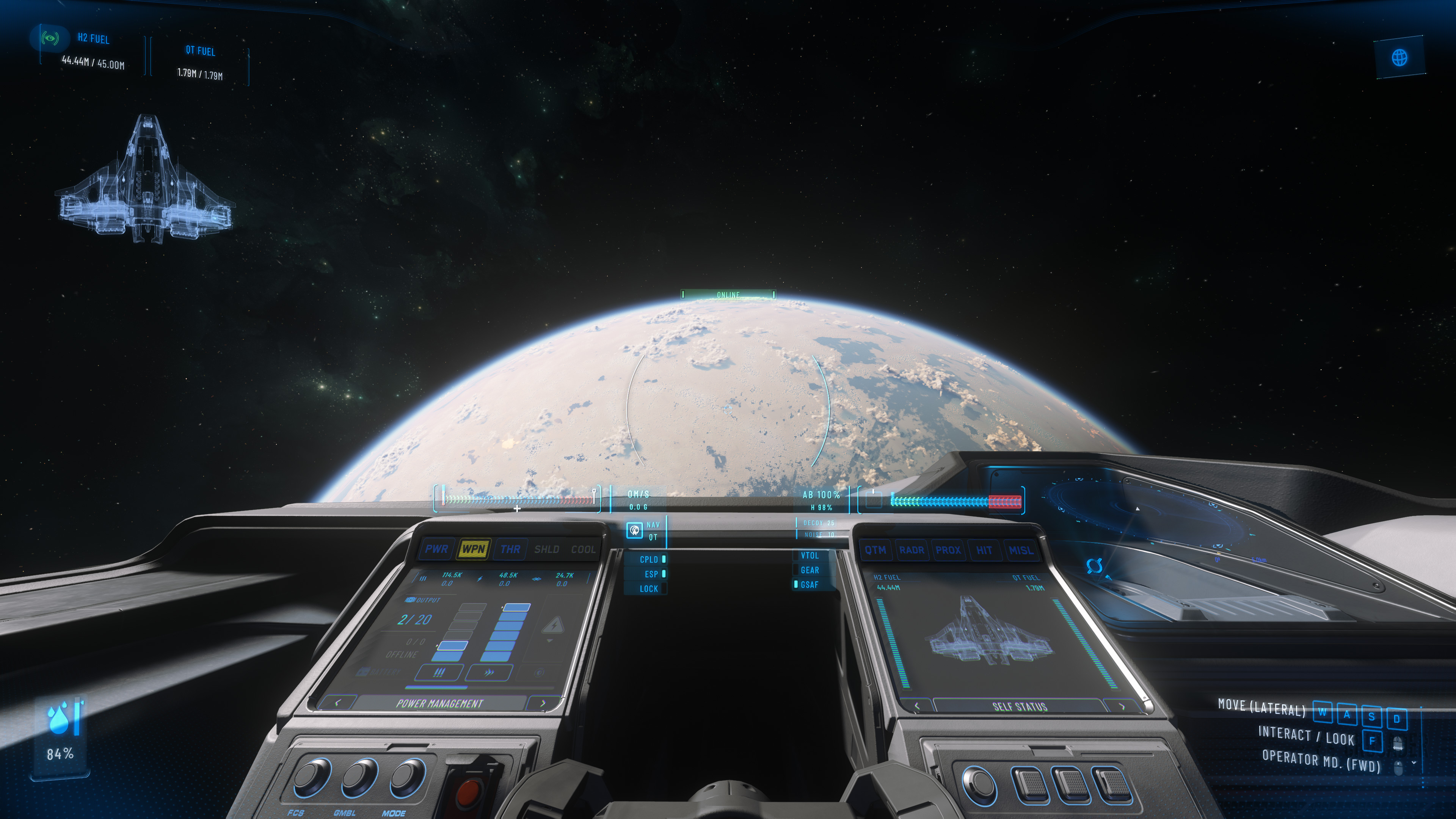Go to next page of Self Status screen

tap(1122, 706)
